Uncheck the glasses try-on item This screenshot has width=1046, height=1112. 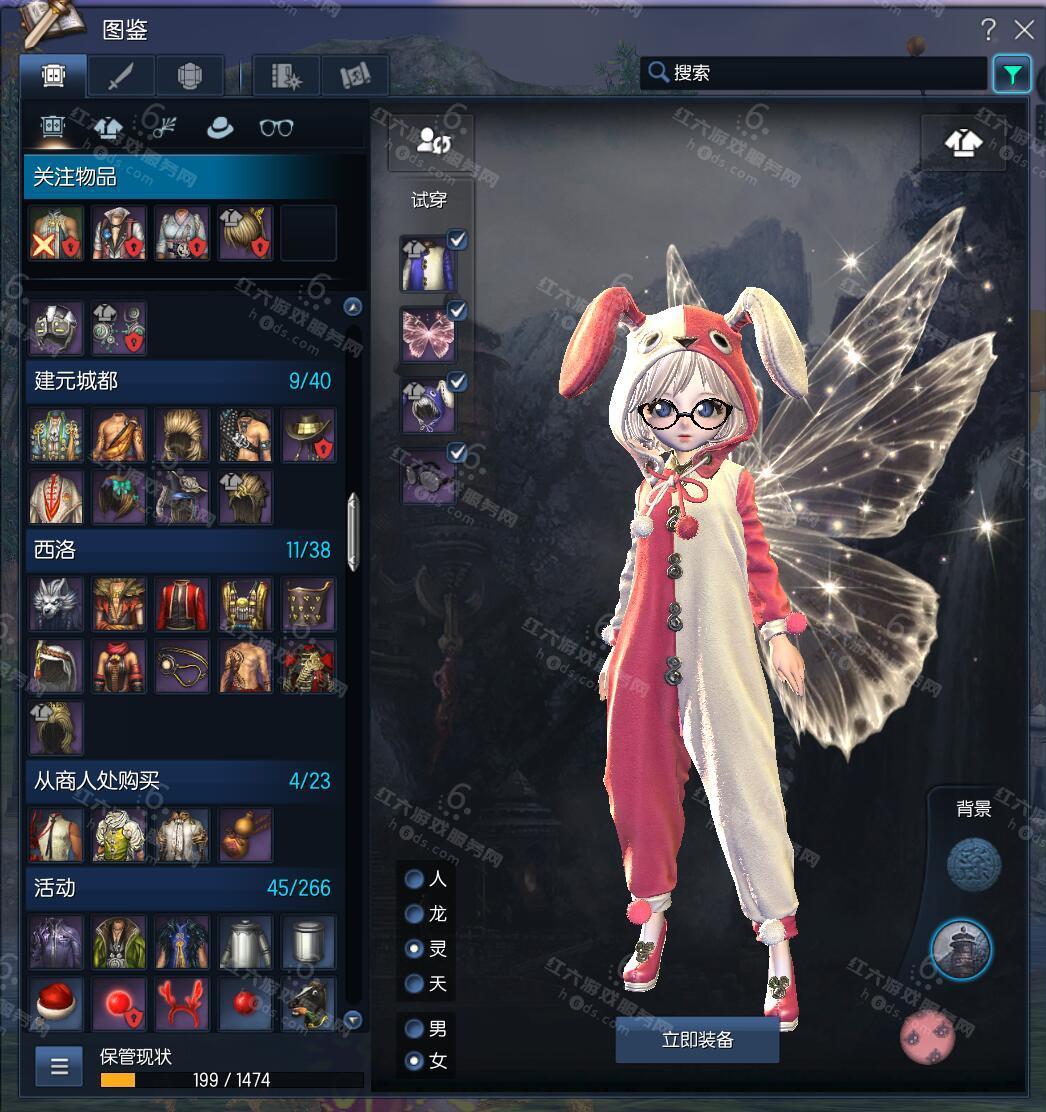457,454
